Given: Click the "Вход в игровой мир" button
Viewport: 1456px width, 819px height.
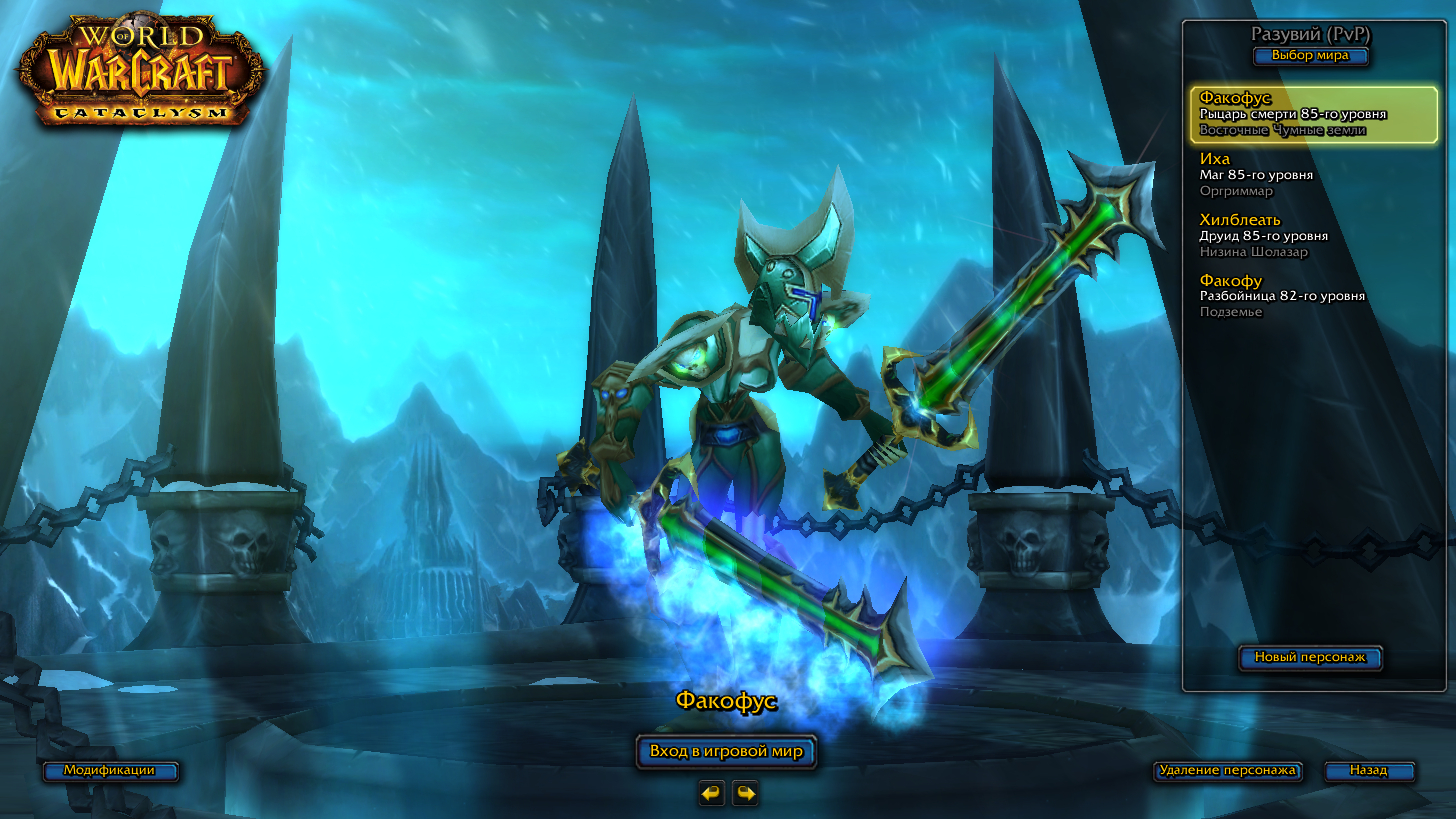Looking at the screenshot, I should coord(726,752).
